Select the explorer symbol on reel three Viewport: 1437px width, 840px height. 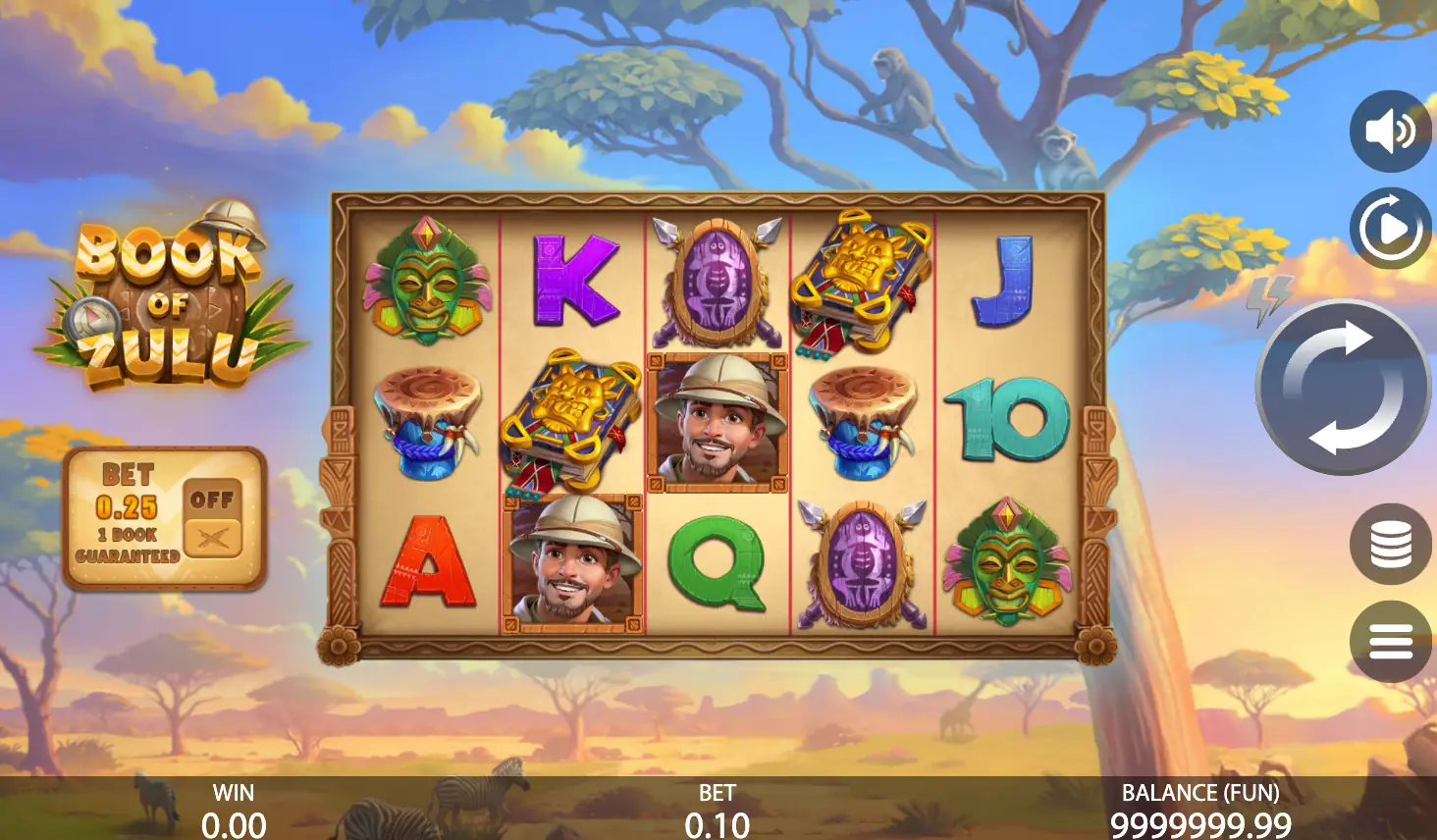[x=717, y=423]
